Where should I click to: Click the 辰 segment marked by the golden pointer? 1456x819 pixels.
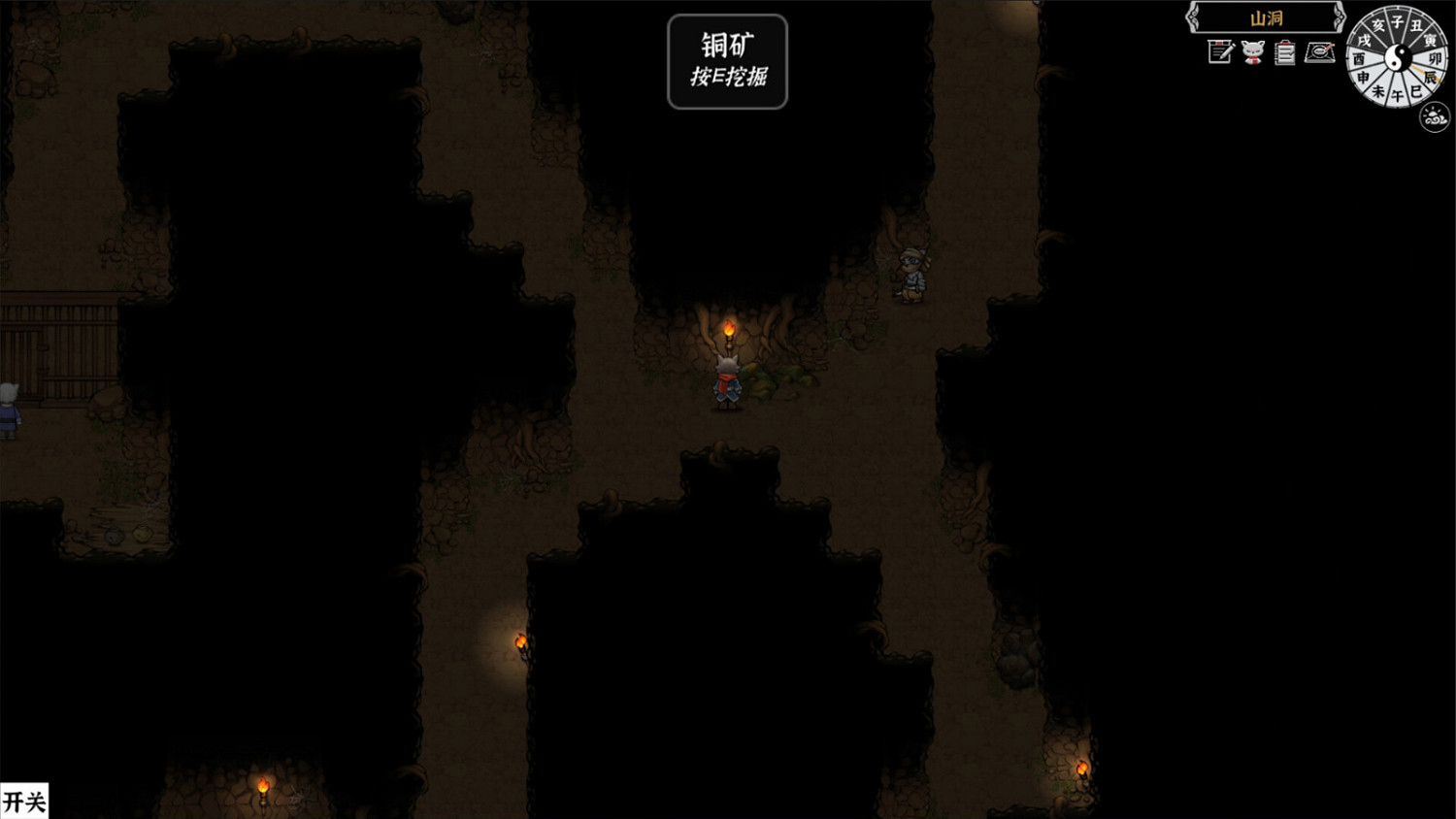1430,77
